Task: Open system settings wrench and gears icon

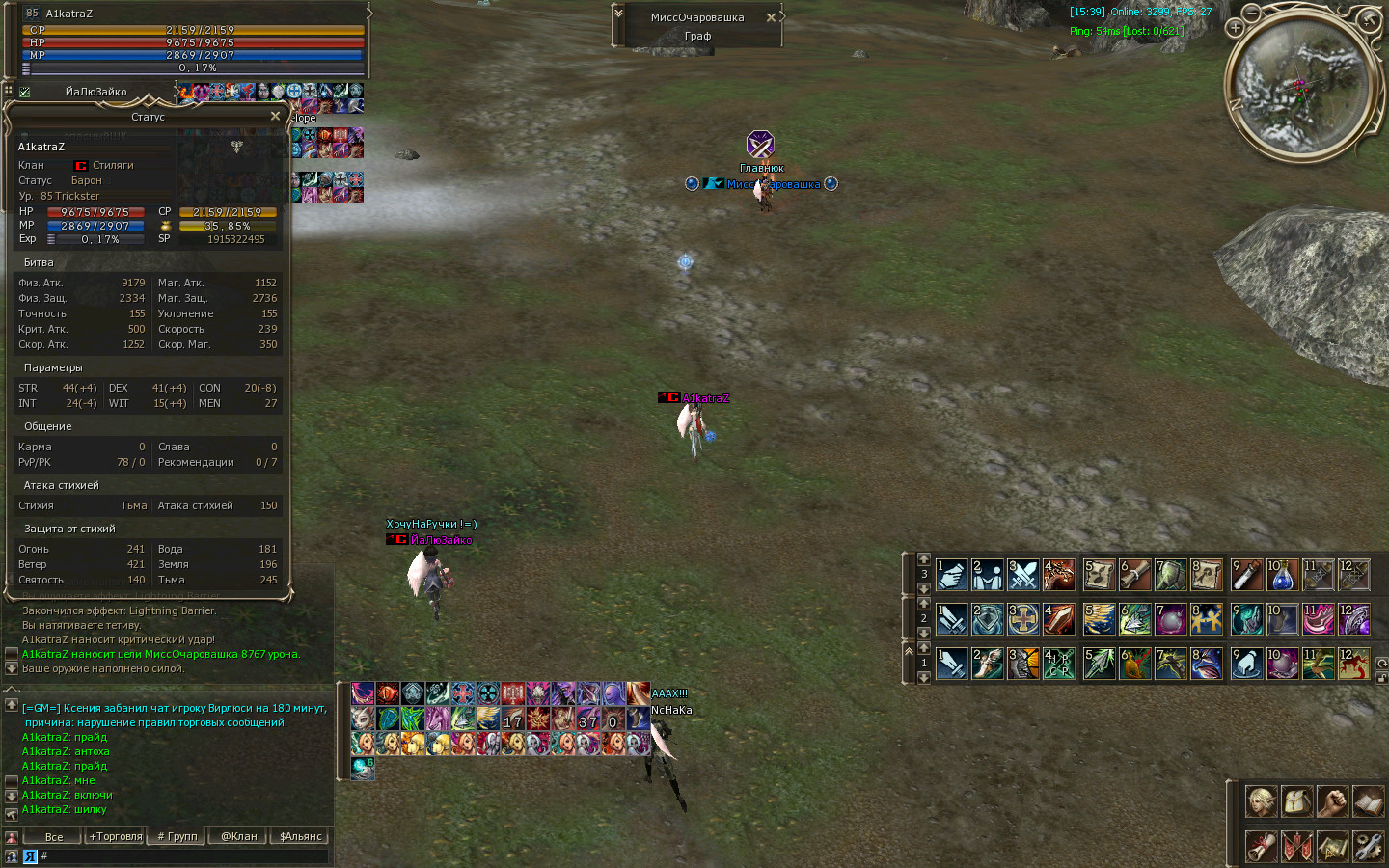Action: [1368, 846]
